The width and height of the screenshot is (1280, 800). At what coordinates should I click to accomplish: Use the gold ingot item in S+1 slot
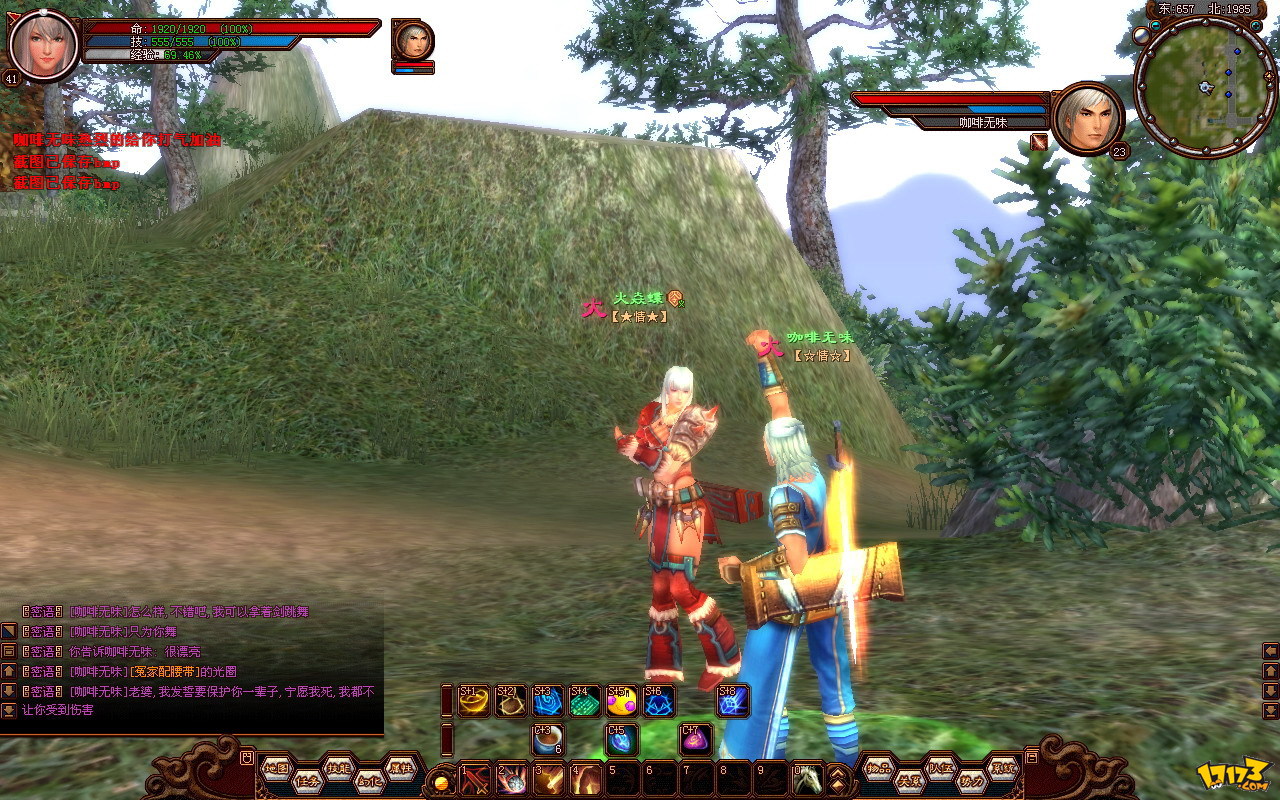click(474, 701)
